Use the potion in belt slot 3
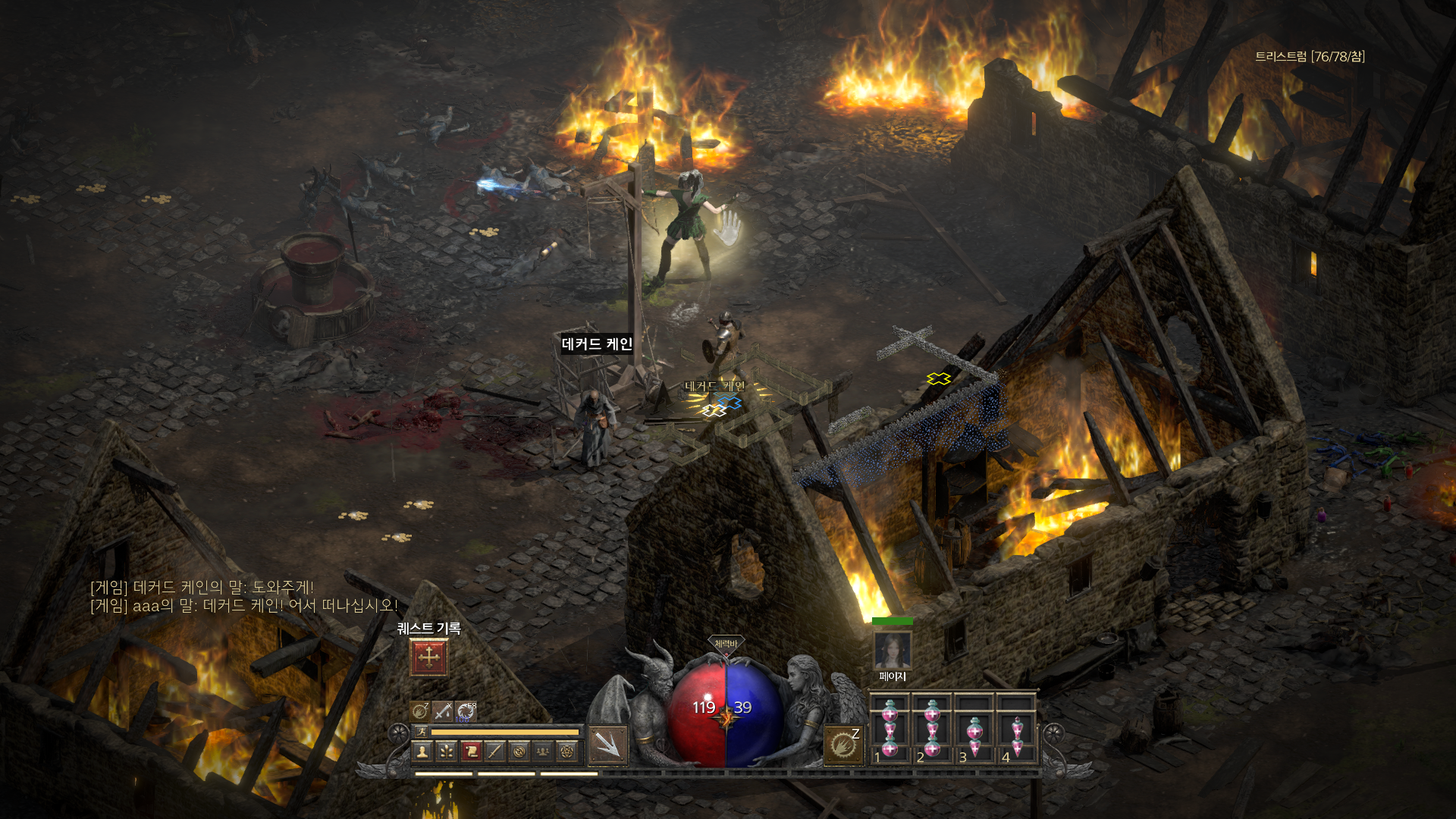The image size is (1456, 819). [x=974, y=730]
